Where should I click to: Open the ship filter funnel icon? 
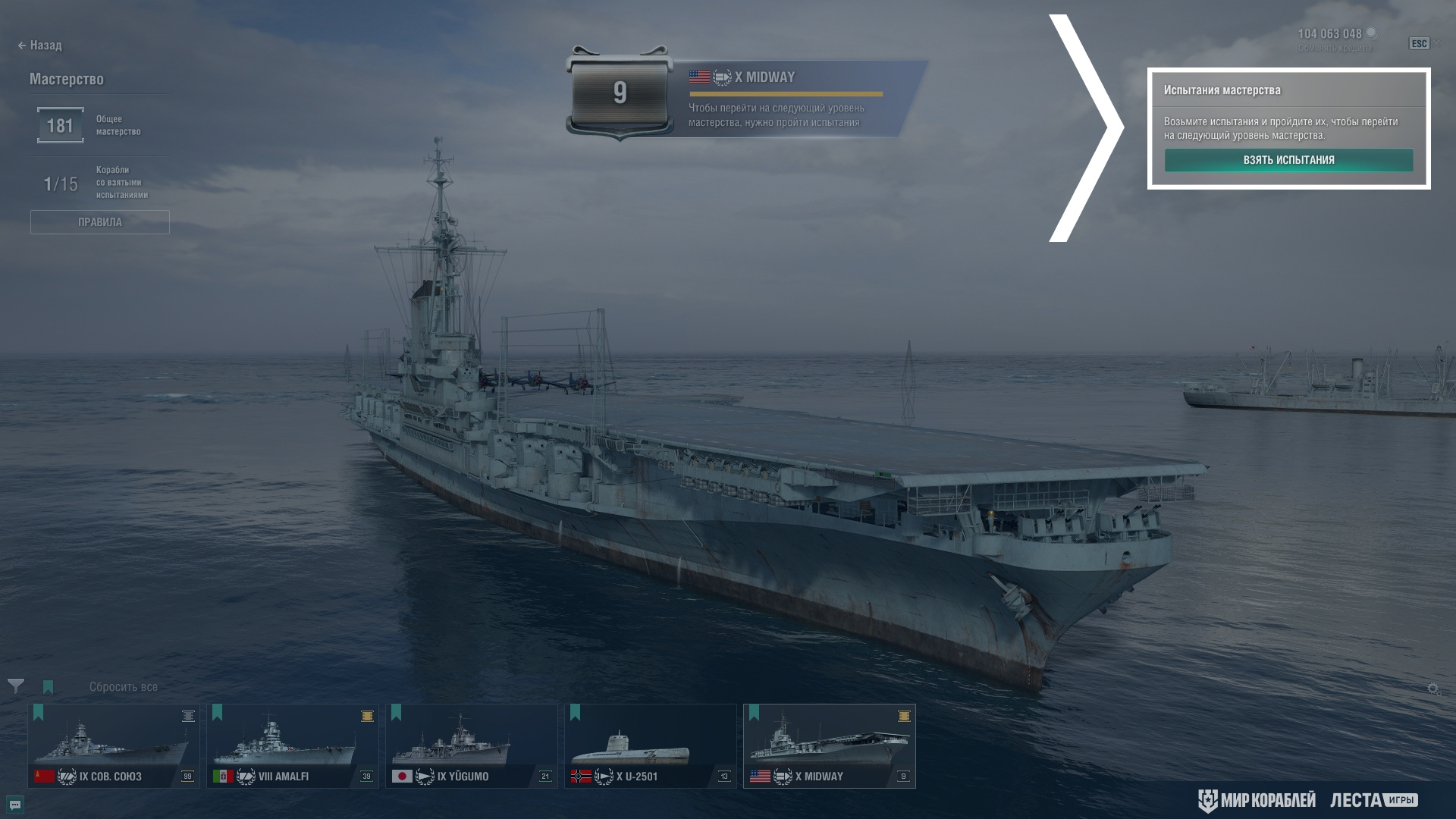pos(15,686)
